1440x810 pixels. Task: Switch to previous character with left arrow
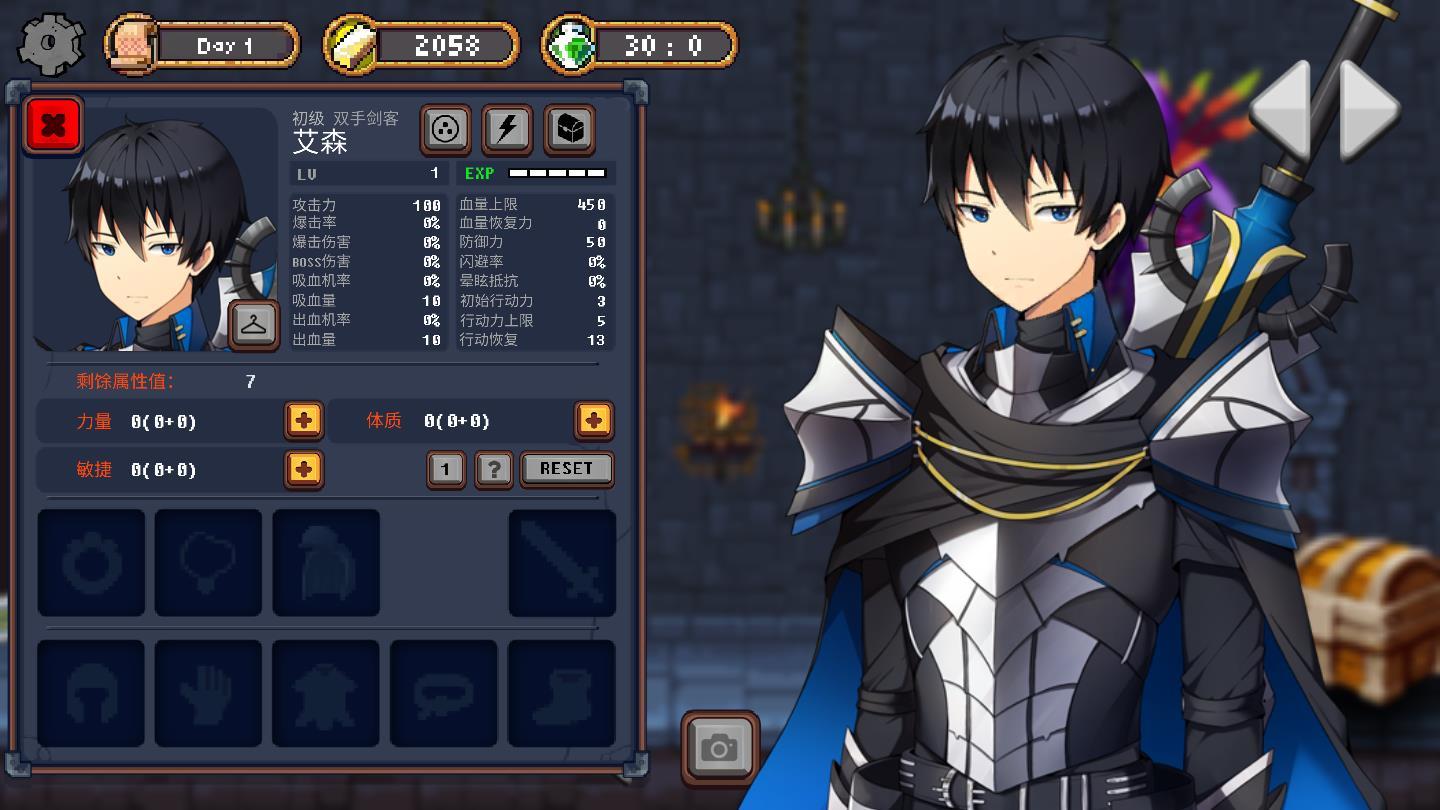point(1281,108)
